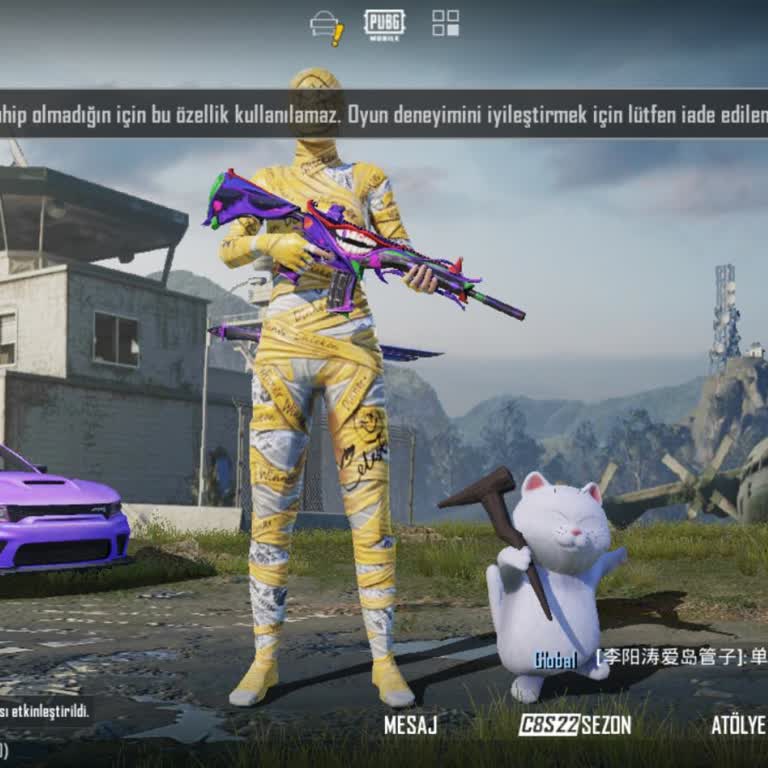Switch to the four-squares grid tab
Image resolution: width=768 pixels, height=768 pixels.
click(x=446, y=23)
